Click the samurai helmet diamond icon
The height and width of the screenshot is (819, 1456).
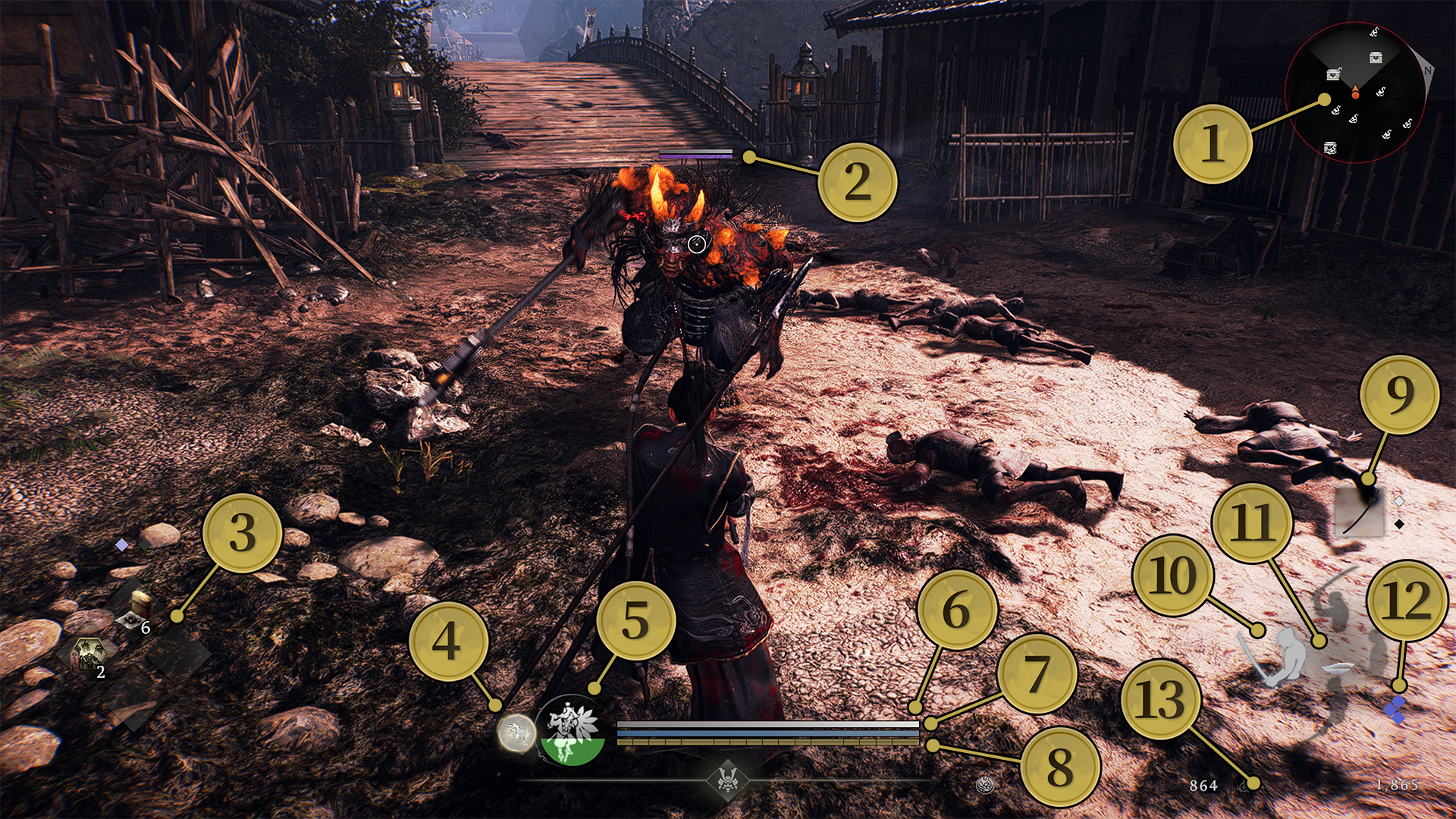pyautogui.click(x=728, y=779)
